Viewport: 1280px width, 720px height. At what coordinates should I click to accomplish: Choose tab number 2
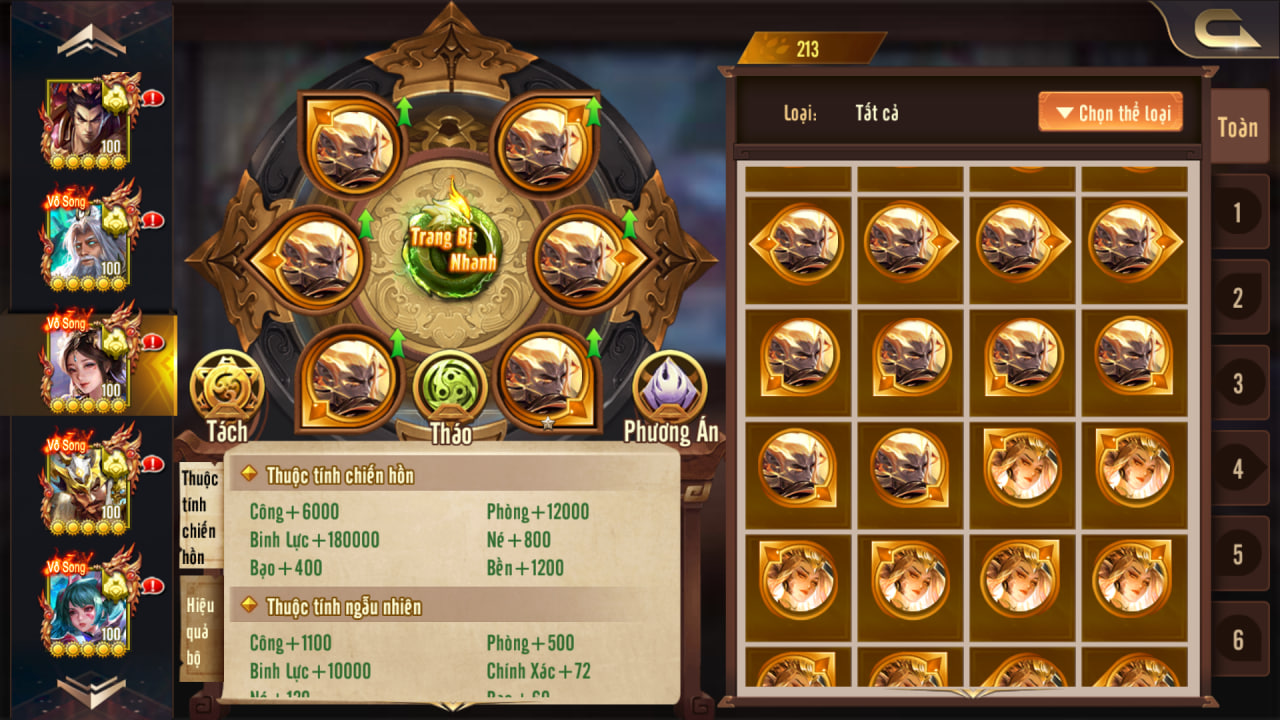coord(1238,297)
